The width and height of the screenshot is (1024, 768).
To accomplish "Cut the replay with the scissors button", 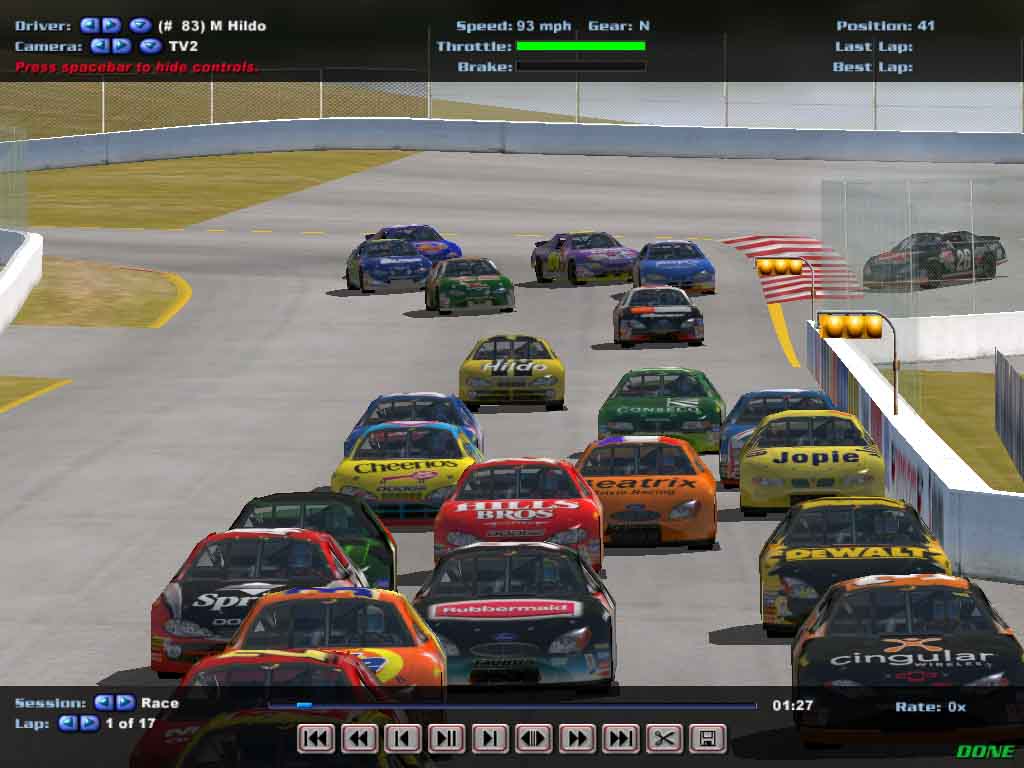I will (x=664, y=739).
